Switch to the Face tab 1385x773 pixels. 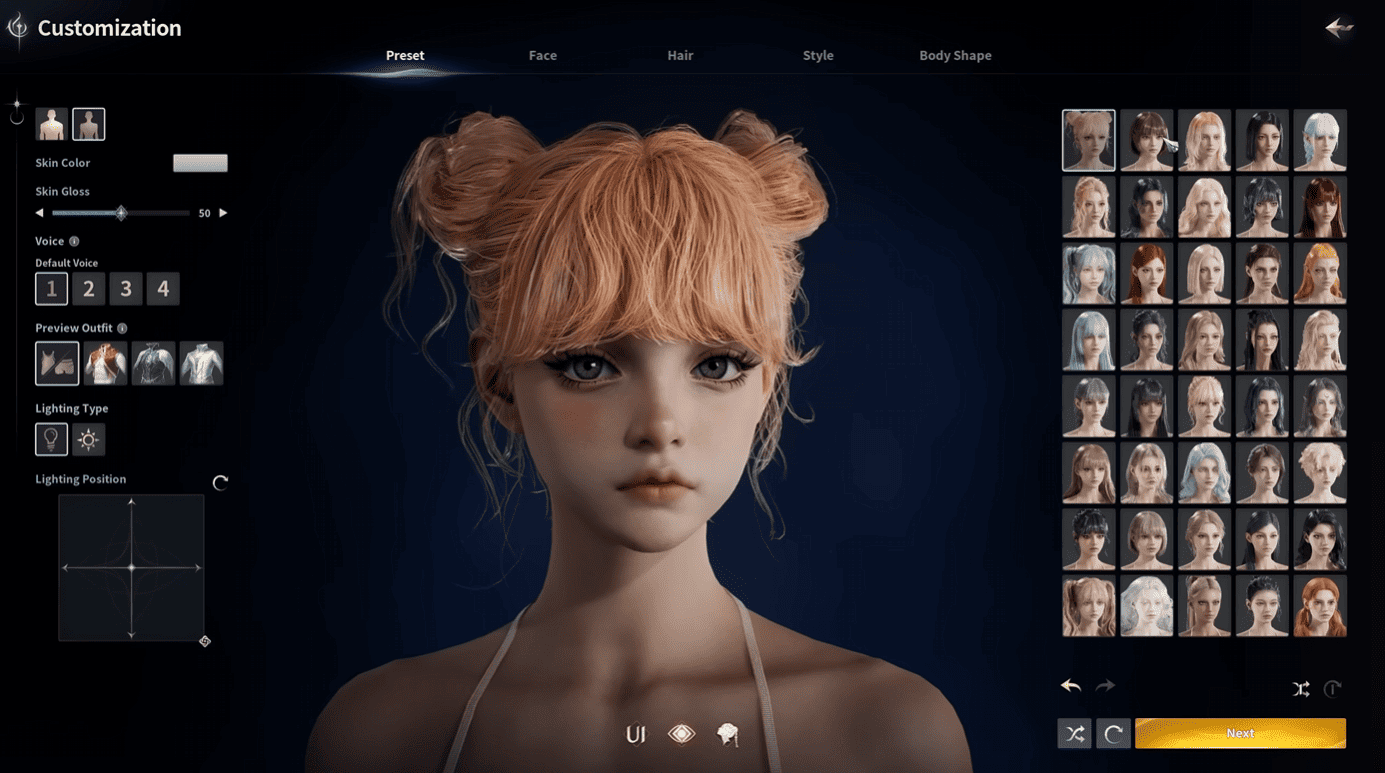pos(542,56)
